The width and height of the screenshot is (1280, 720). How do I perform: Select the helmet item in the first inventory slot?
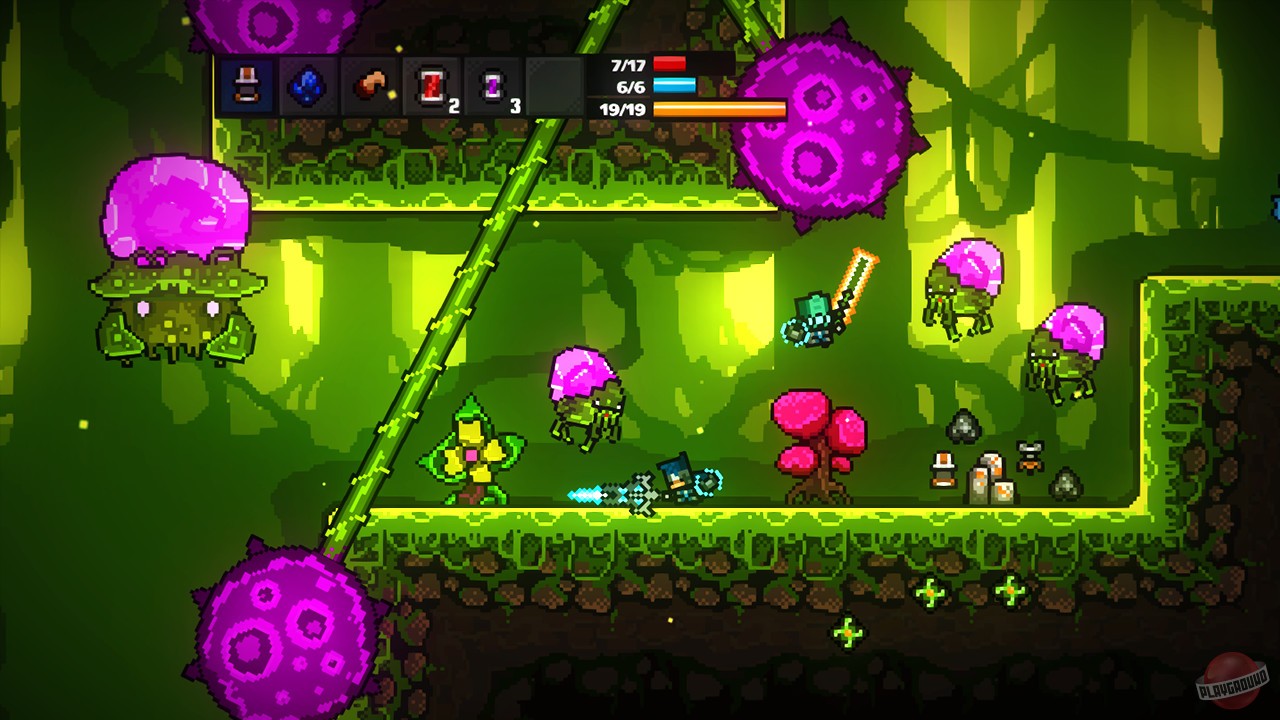pos(247,85)
